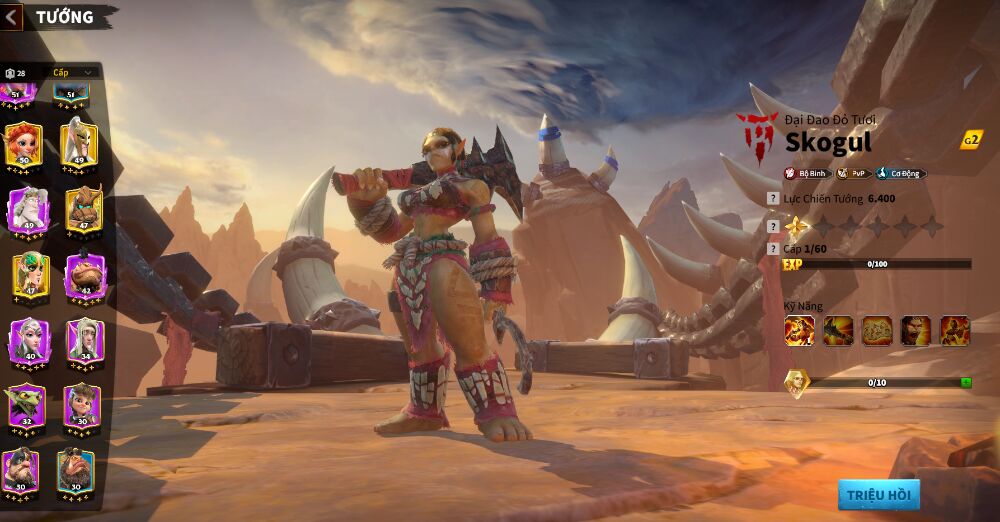Summon Skogul with the Triệu Hồi button
This screenshot has height=522, width=1000.
point(879,494)
